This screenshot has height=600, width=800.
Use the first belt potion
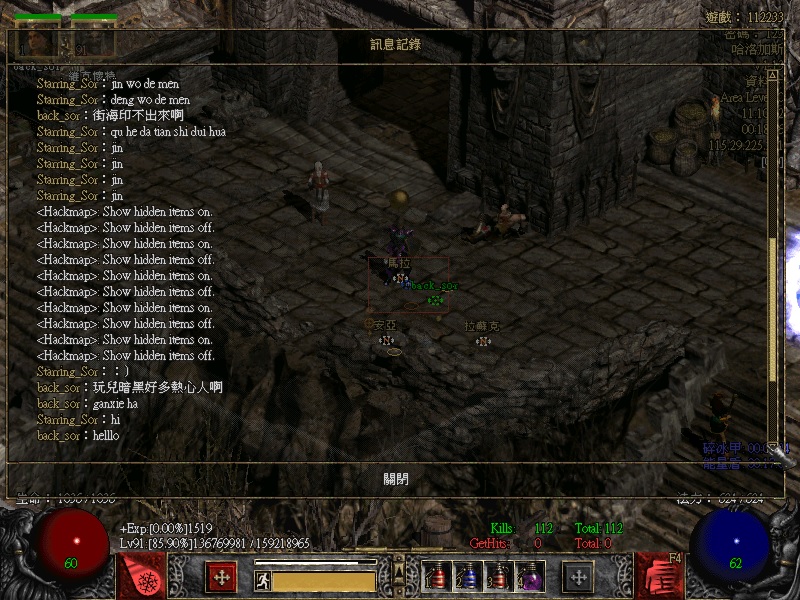click(434, 577)
